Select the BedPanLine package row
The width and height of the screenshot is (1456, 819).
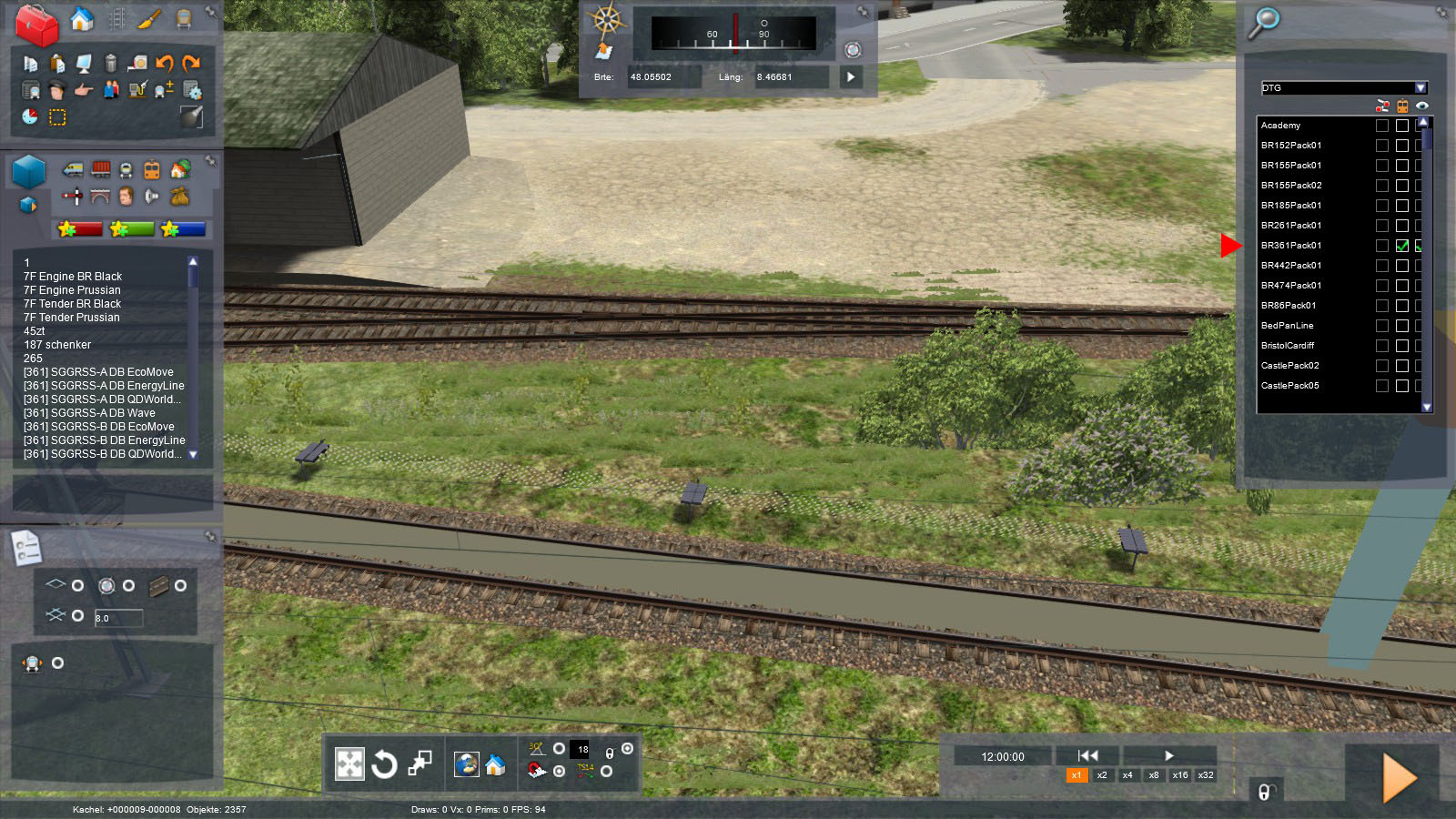point(1288,326)
